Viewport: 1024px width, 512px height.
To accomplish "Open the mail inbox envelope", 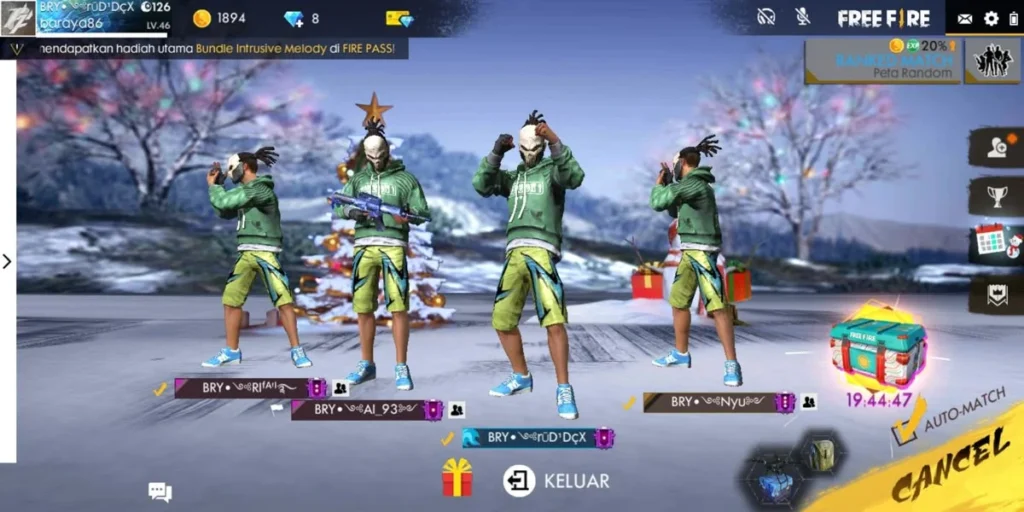I will 964,18.
